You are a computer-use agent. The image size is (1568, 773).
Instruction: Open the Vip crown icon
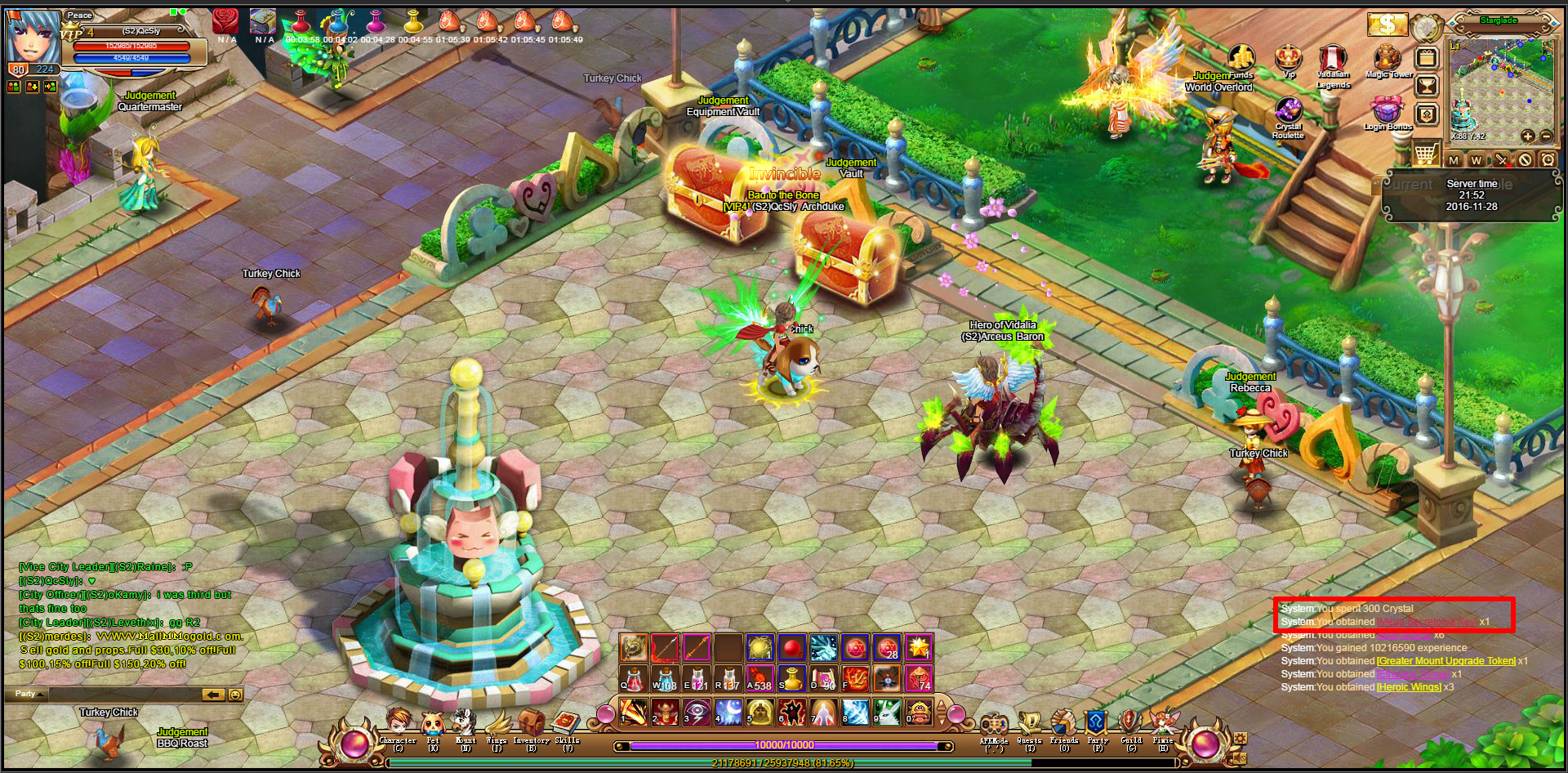coord(1289,58)
